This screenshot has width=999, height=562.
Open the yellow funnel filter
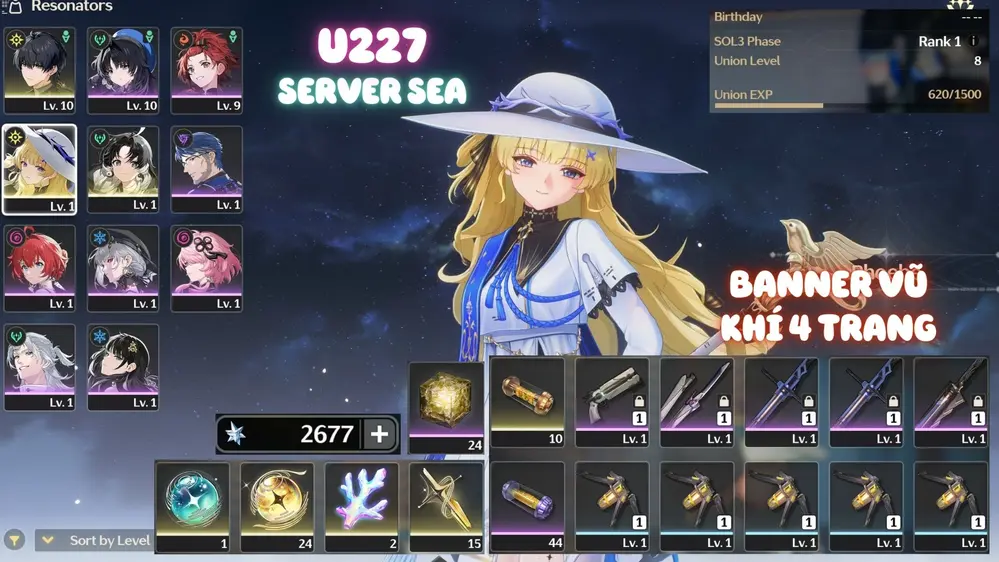[15, 540]
